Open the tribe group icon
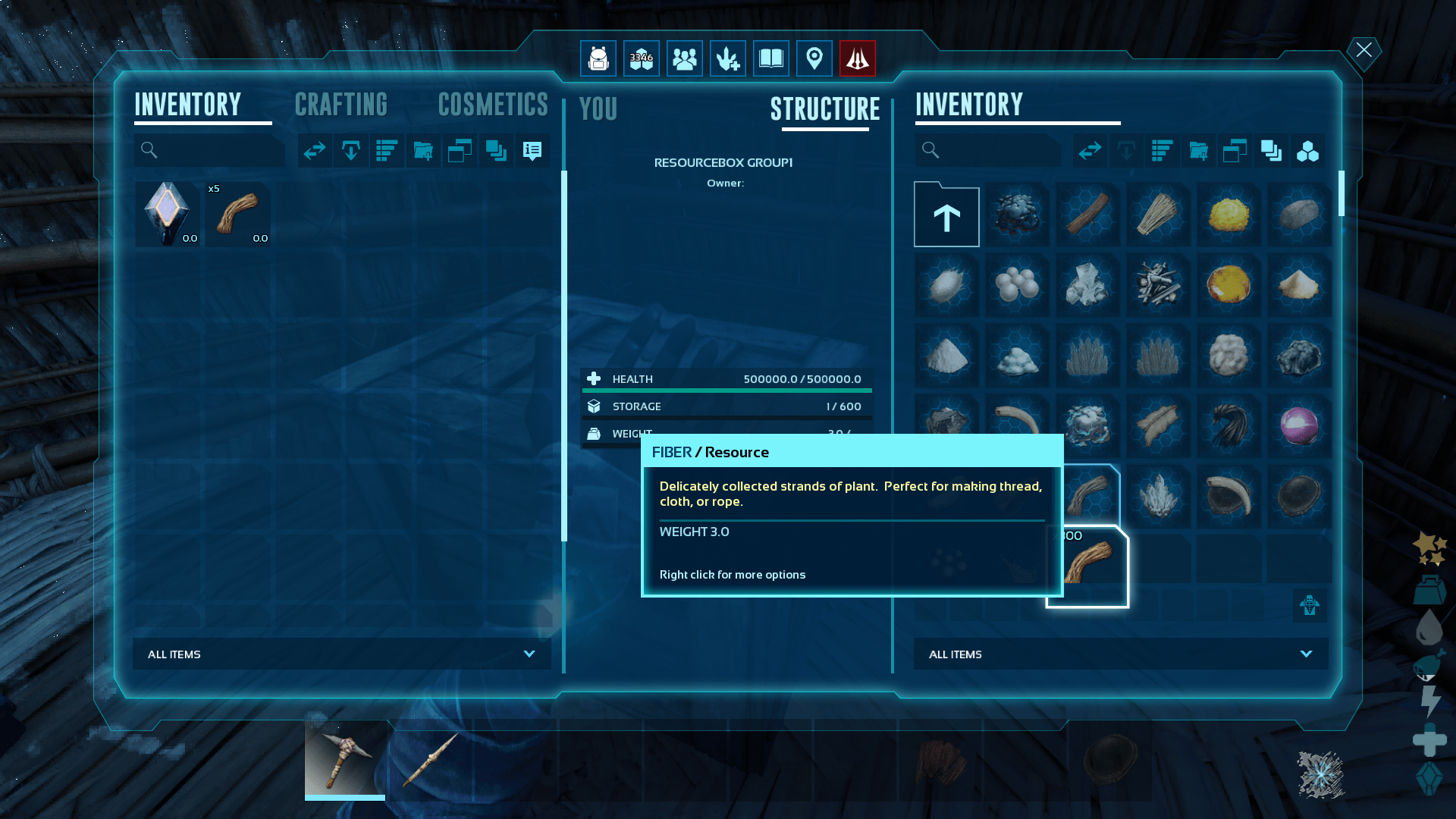The image size is (1456, 819). pyautogui.click(x=685, y=58)
